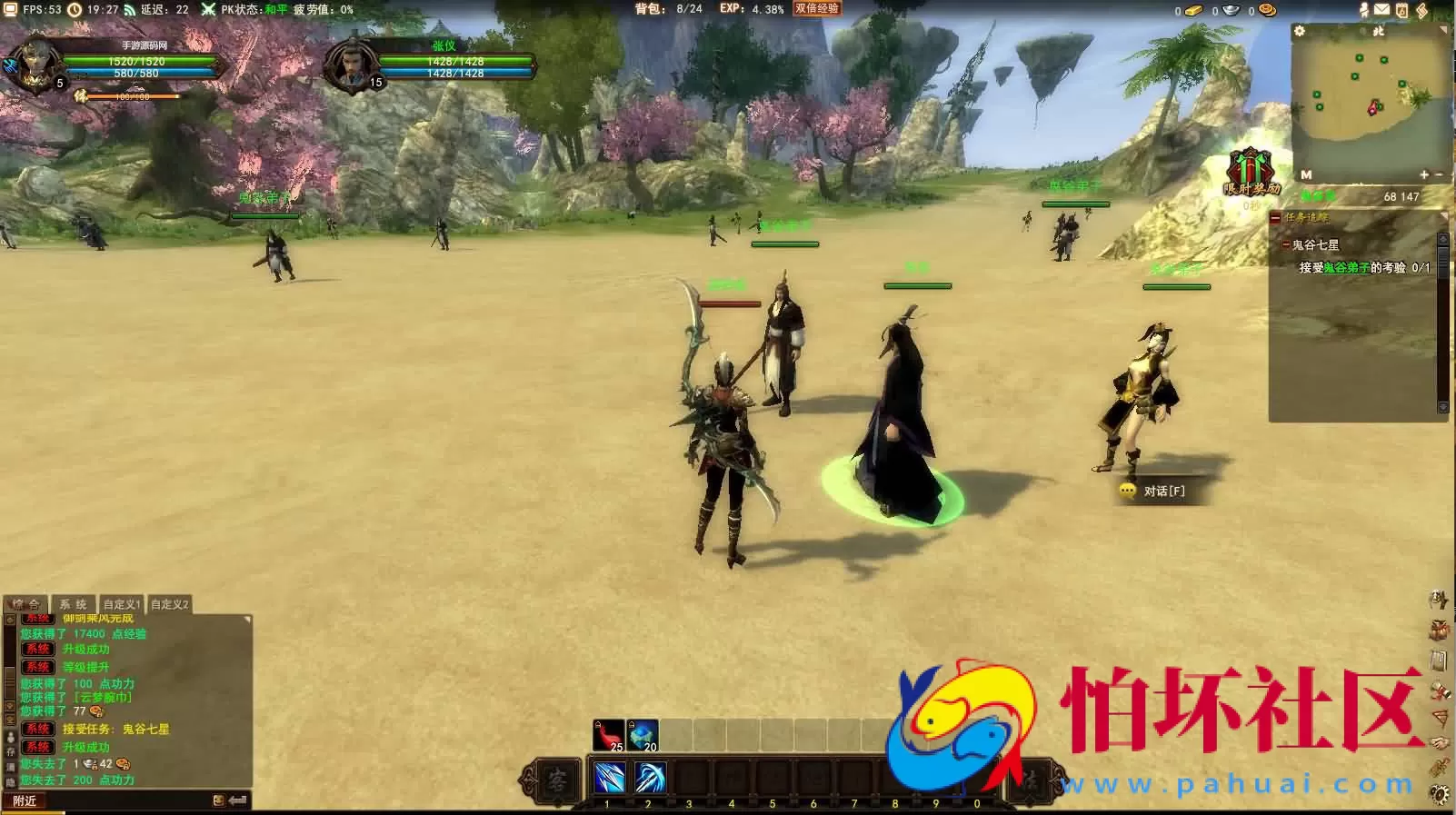Use the red potion item with 25 count
This screenshot has width=1456, height=815.
click(608, 735)
